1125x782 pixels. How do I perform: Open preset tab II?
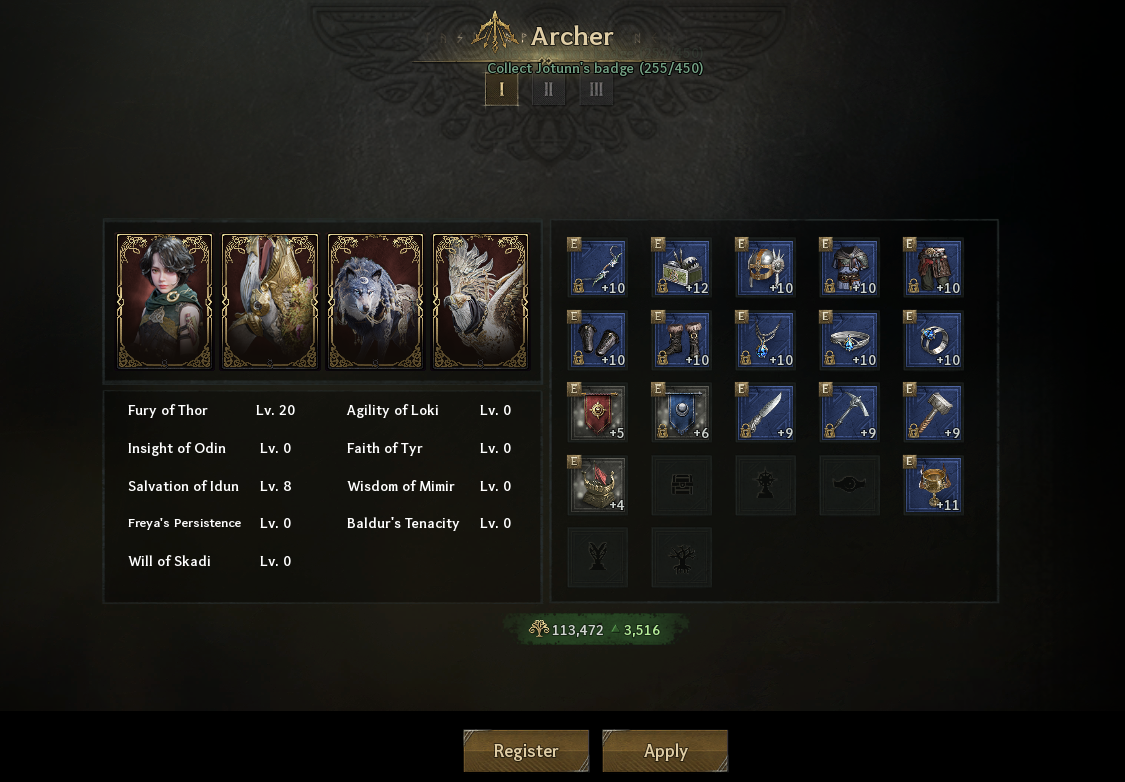pos(548,89)
